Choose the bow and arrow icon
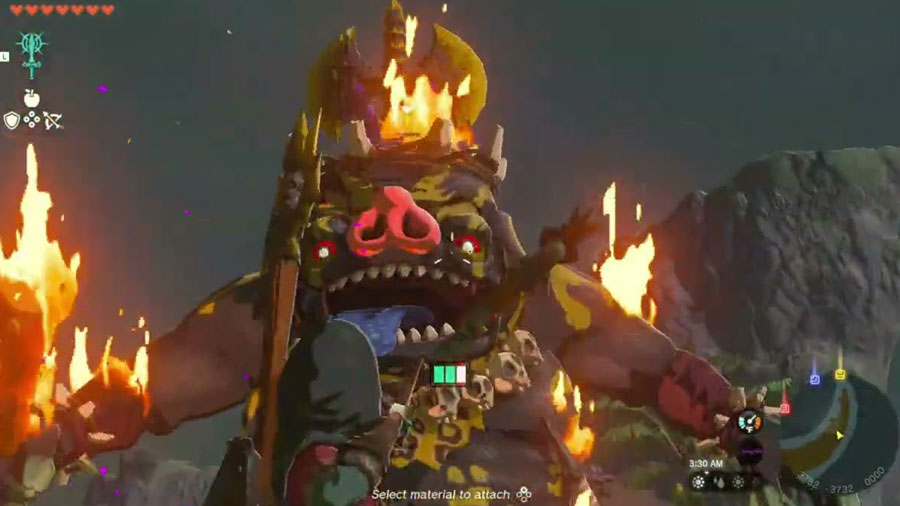Viewport: 900px width, 506px height. pos(53,120)
